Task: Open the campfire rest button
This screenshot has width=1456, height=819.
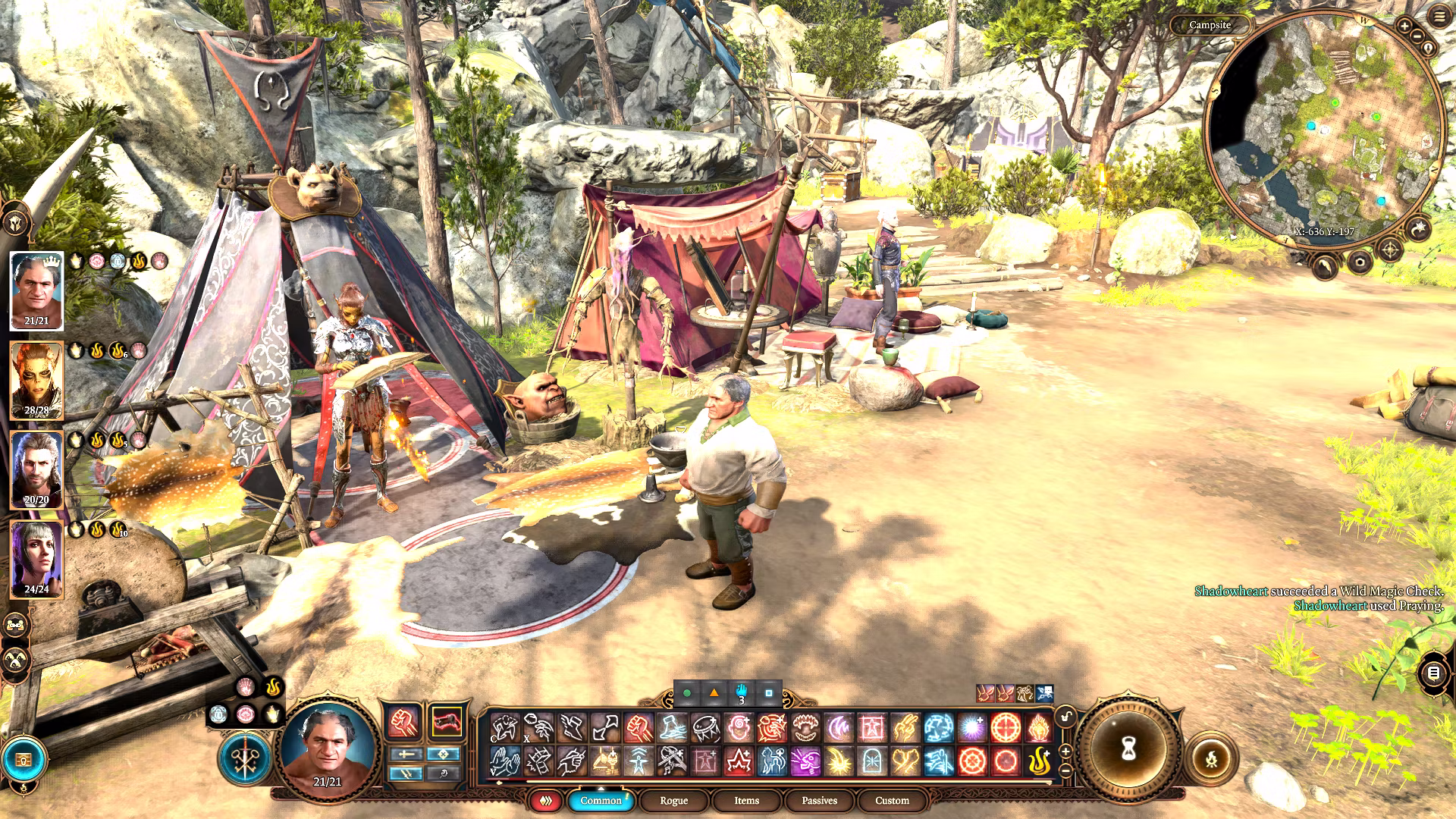Action: point(1211,758)
